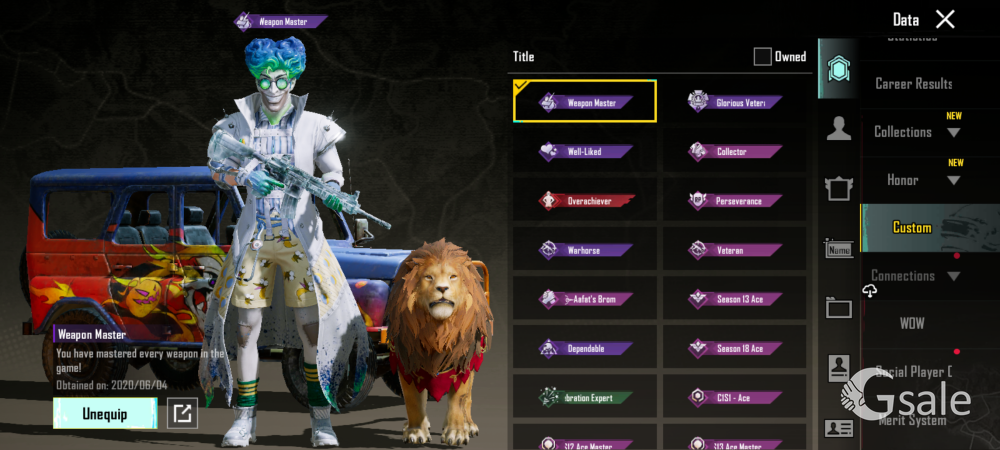The height and width of the screenshot is (450, 1000).
Task: Choose the Season 18 Ace title
Action: [735, 348]
